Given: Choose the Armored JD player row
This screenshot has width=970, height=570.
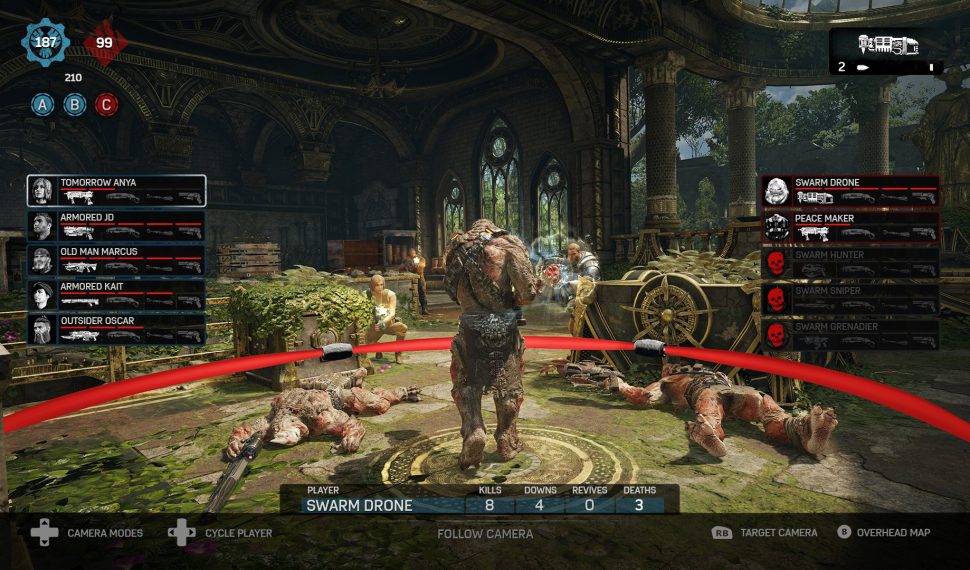Looking at the screenshot, I should tap(117, 225).
